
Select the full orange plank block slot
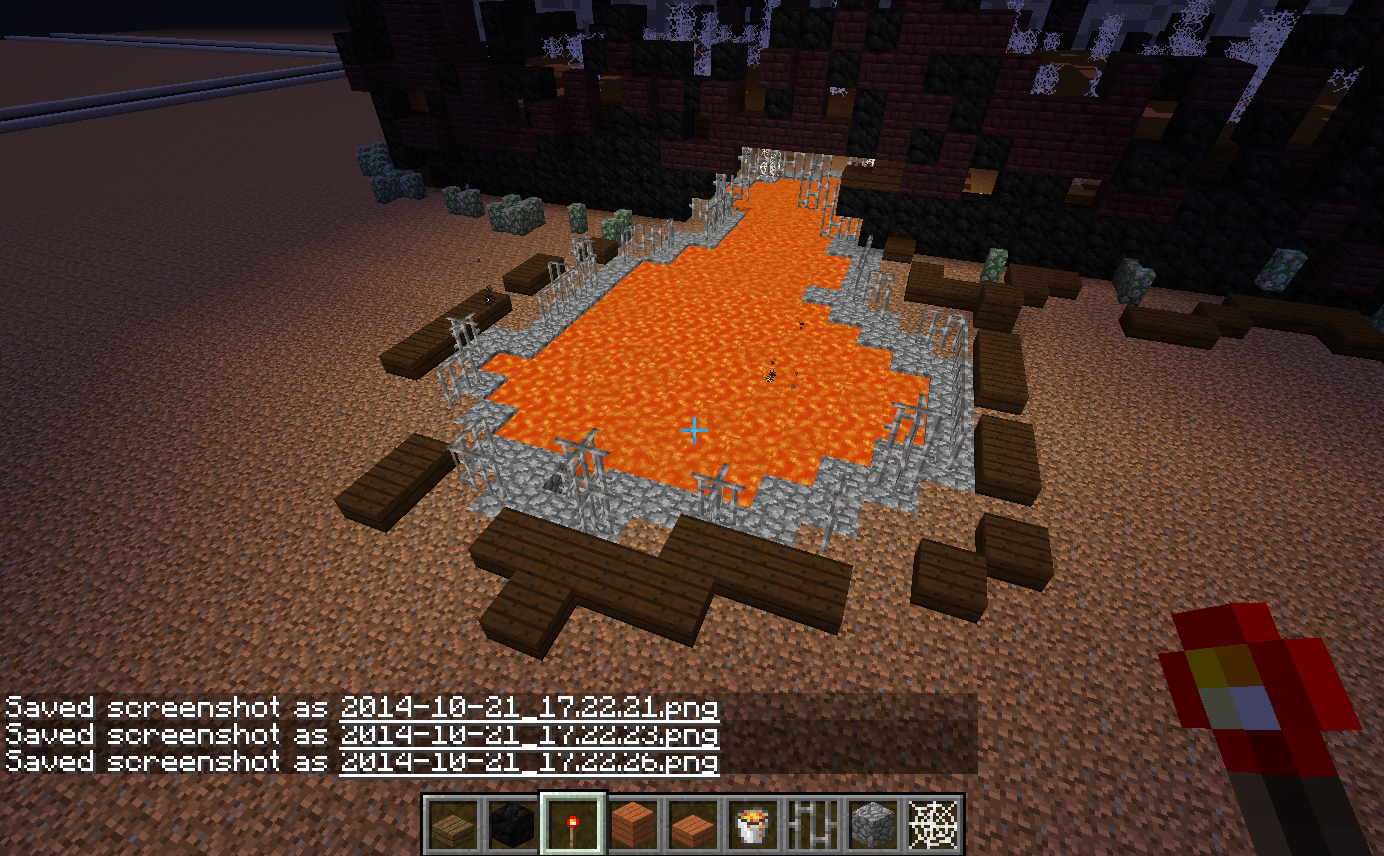point(632,825)
